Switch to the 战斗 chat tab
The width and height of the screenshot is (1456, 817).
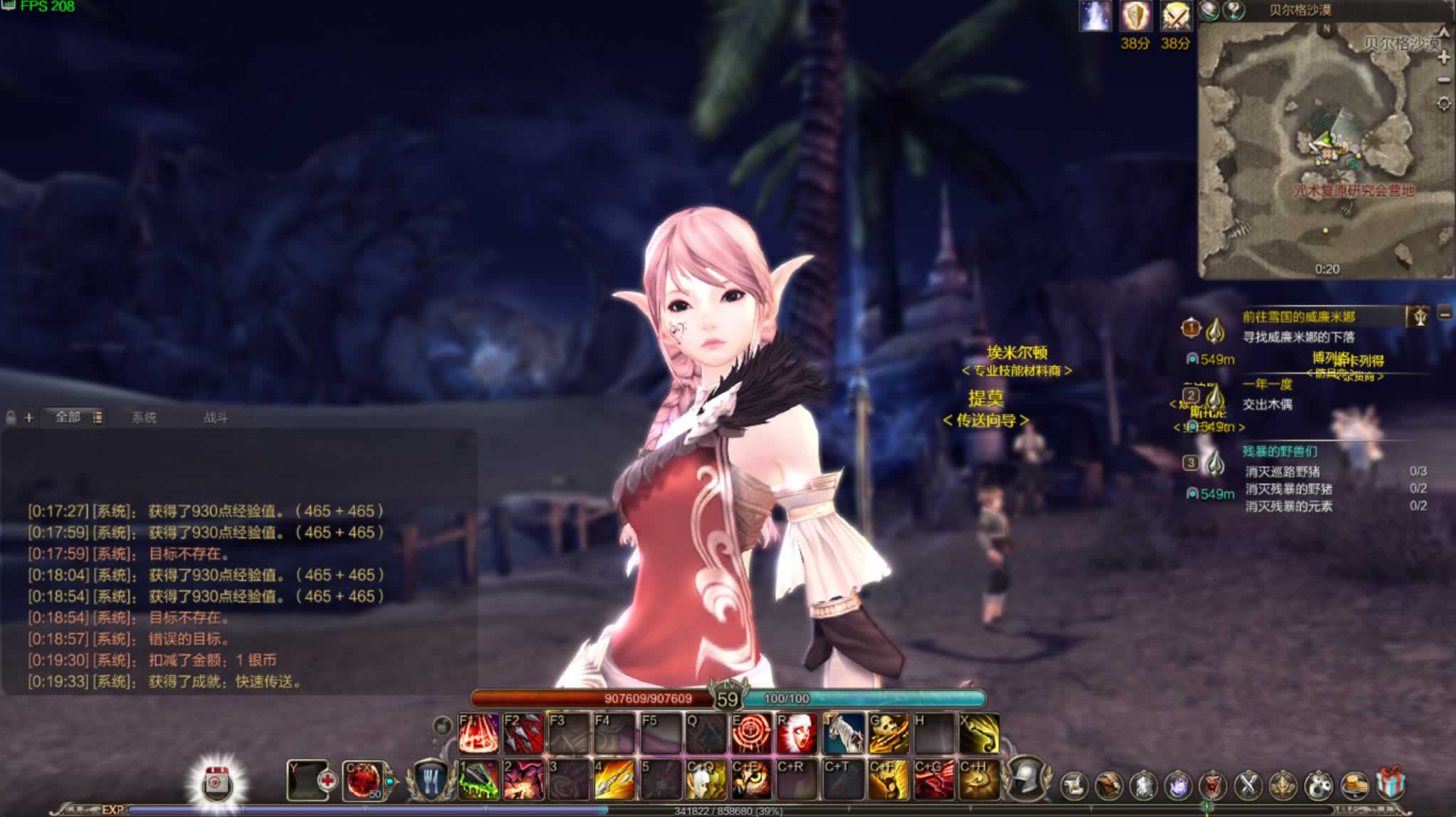(215, 417)
